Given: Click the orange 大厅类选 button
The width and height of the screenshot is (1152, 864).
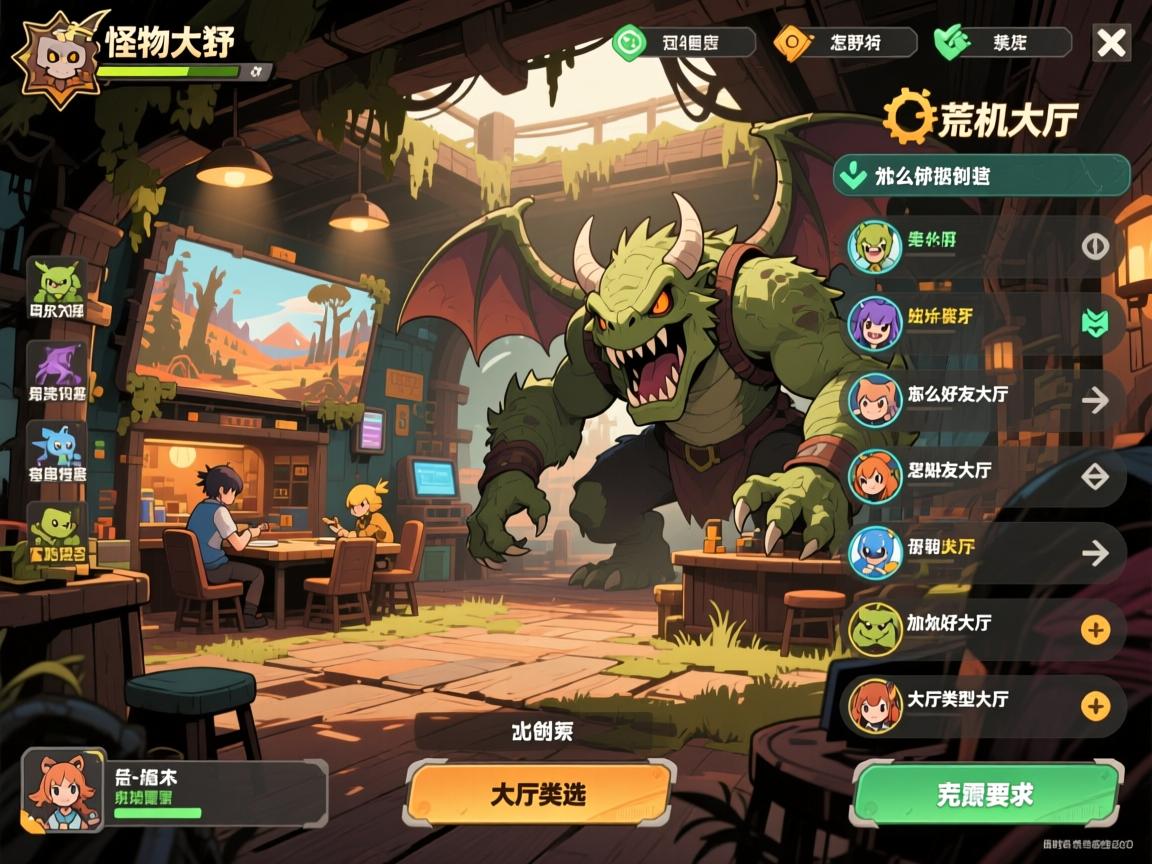Looking at the screenshot, I should [x=538, y=795].
